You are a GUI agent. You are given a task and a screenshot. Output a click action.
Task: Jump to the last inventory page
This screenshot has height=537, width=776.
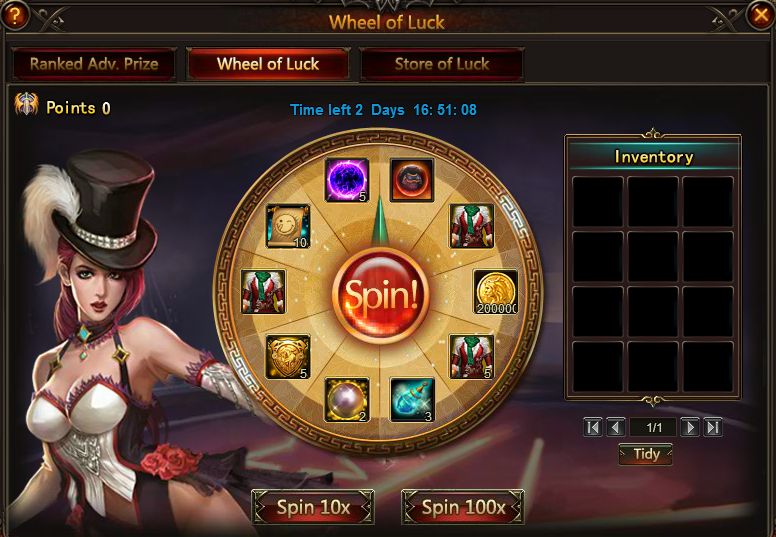(713, 427)
